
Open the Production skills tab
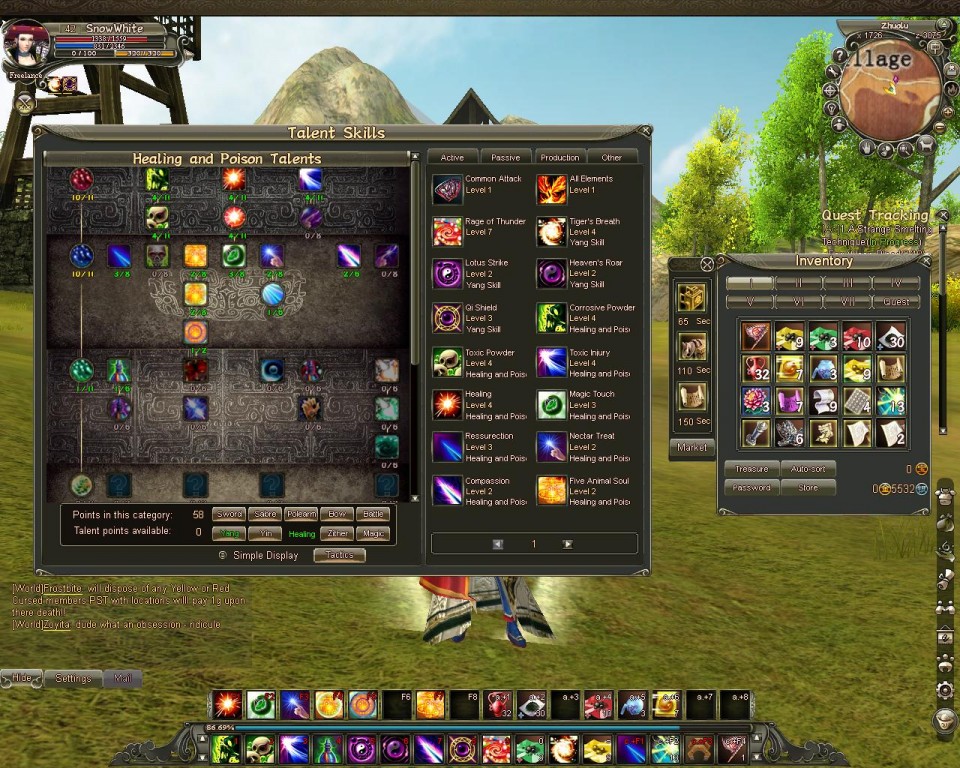point(559,157)
